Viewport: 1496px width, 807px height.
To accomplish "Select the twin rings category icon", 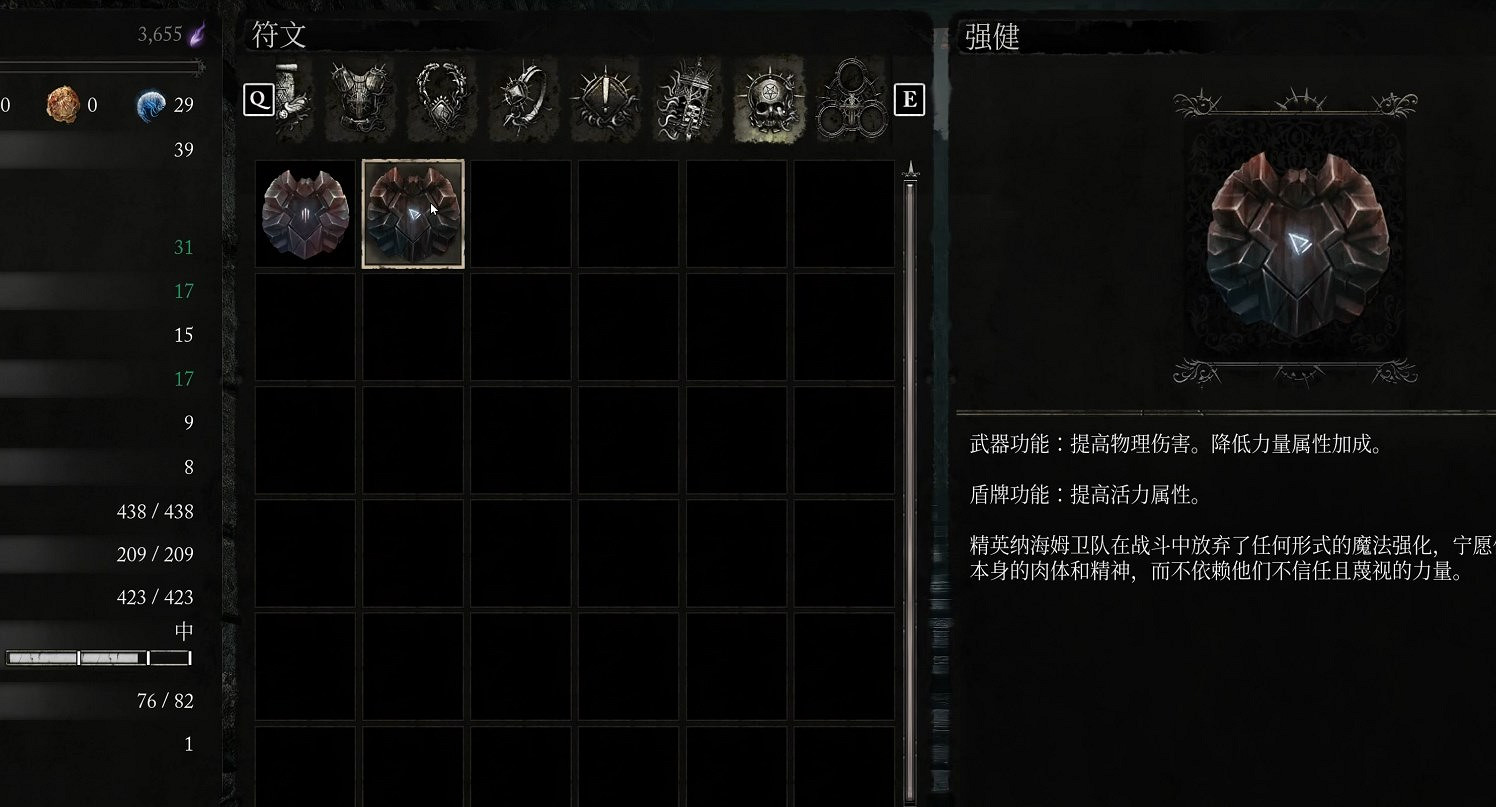I will (850, 100).
